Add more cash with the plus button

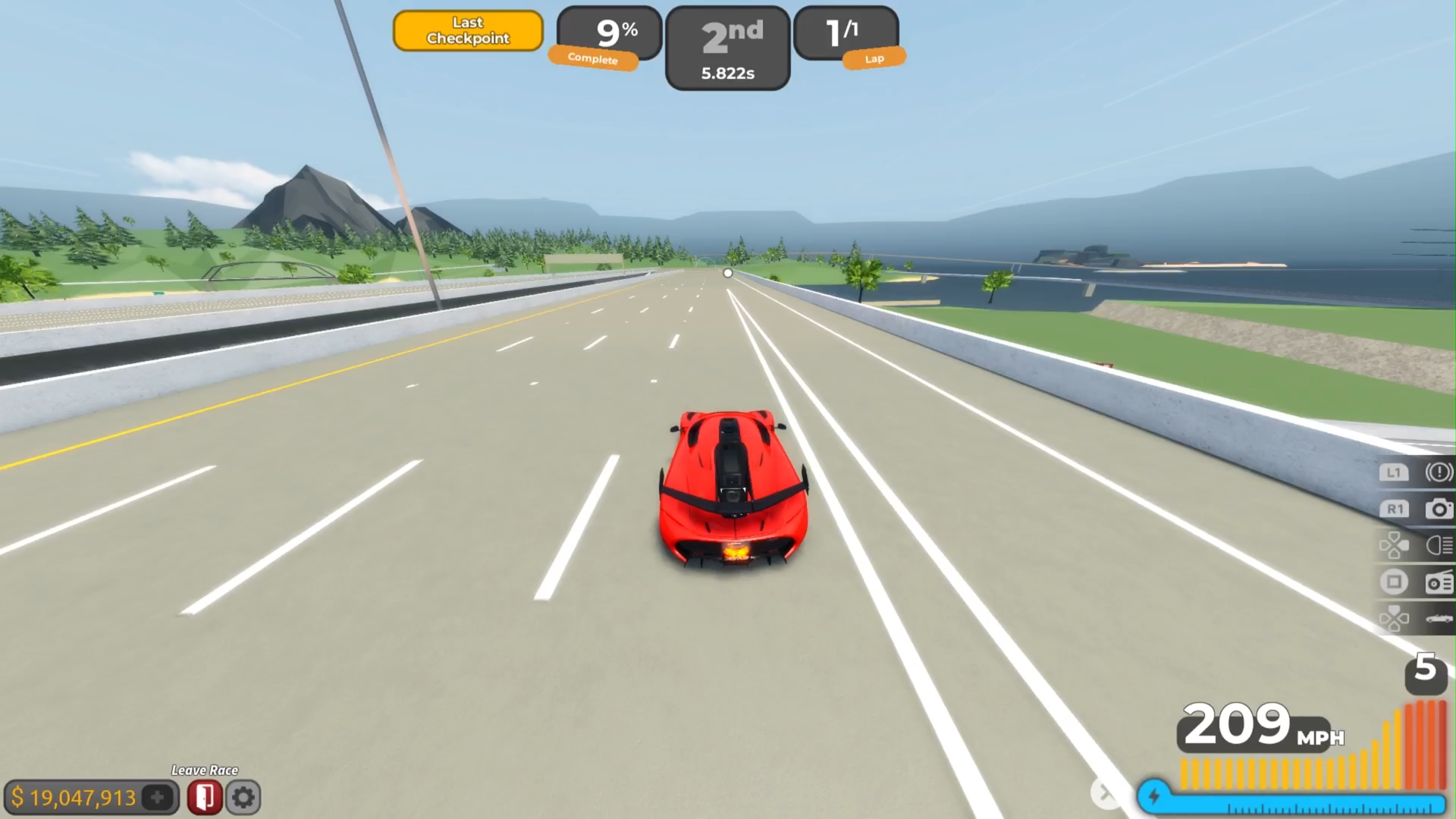(158, 797)
